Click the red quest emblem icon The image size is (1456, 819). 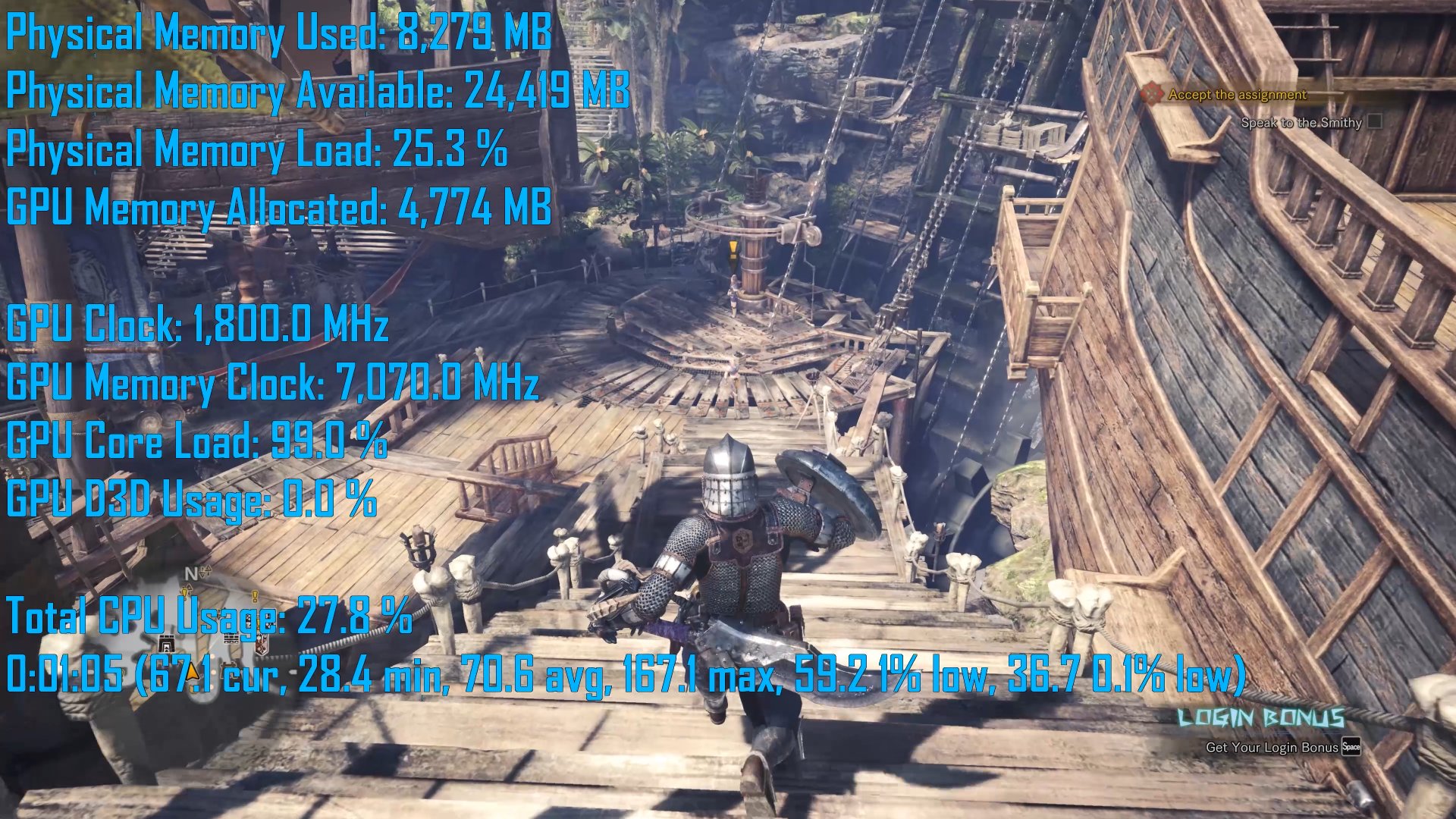tap(1153, 94)
